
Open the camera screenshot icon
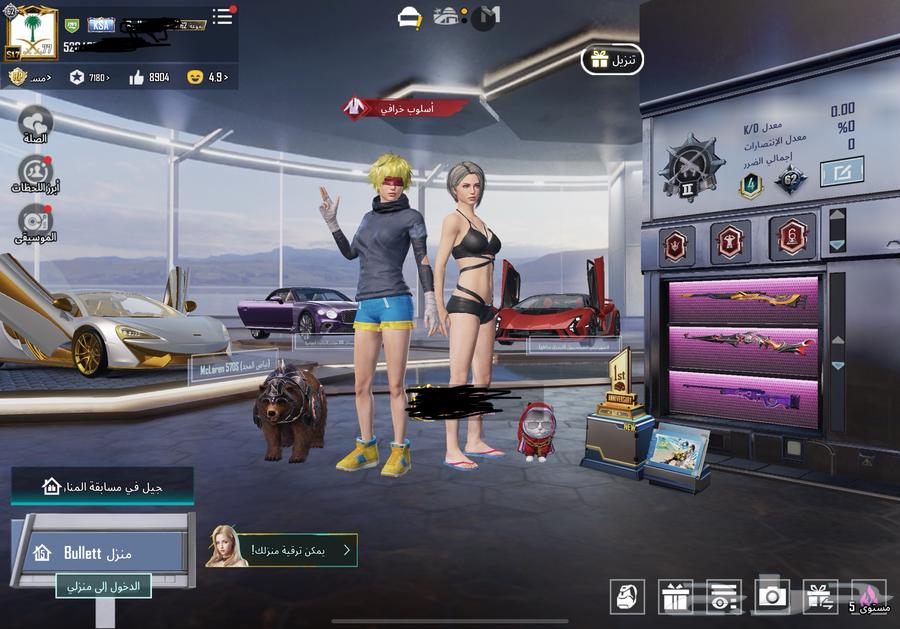(x=772, y=596)
